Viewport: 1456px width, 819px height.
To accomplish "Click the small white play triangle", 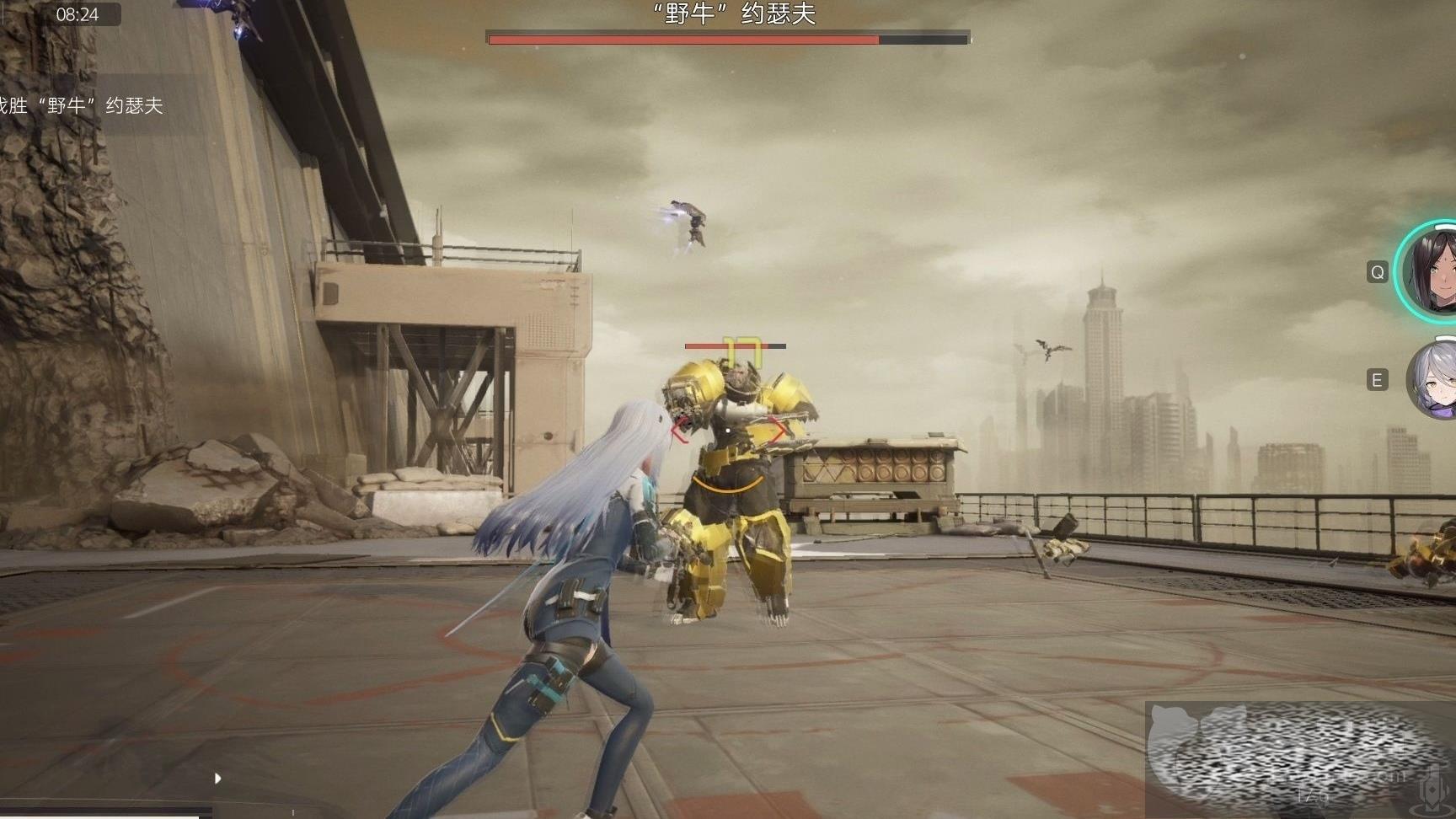I will tap(217, 778).
